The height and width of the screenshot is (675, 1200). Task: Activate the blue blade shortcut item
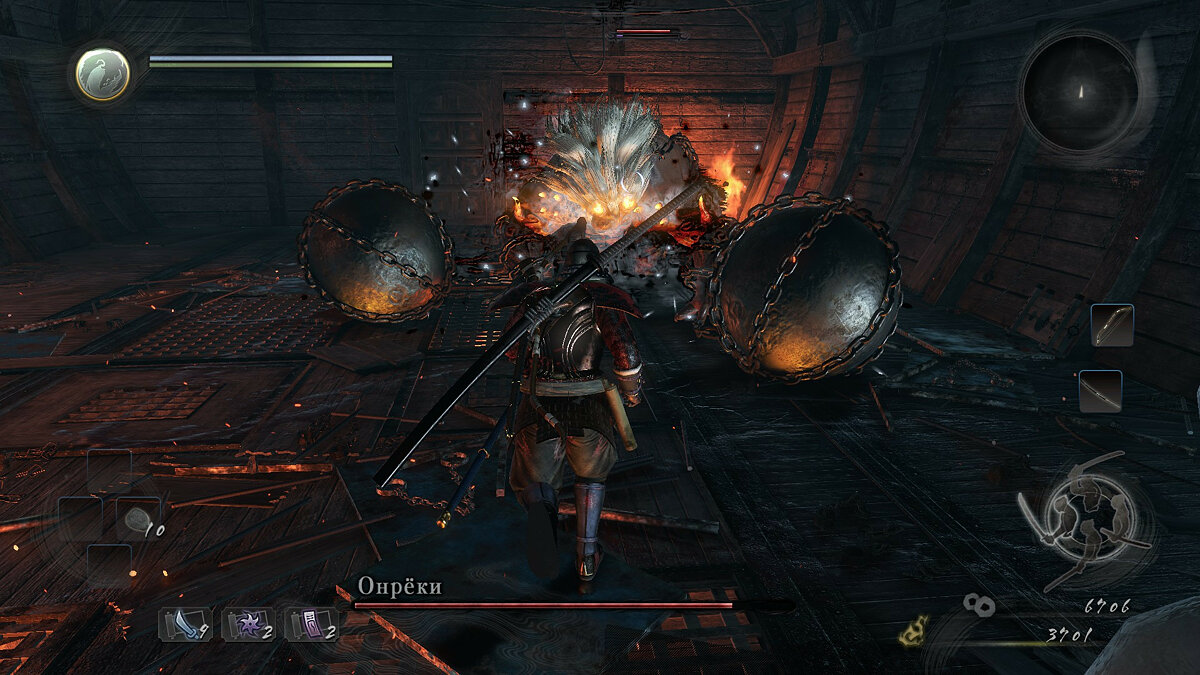tap(183, 625)
